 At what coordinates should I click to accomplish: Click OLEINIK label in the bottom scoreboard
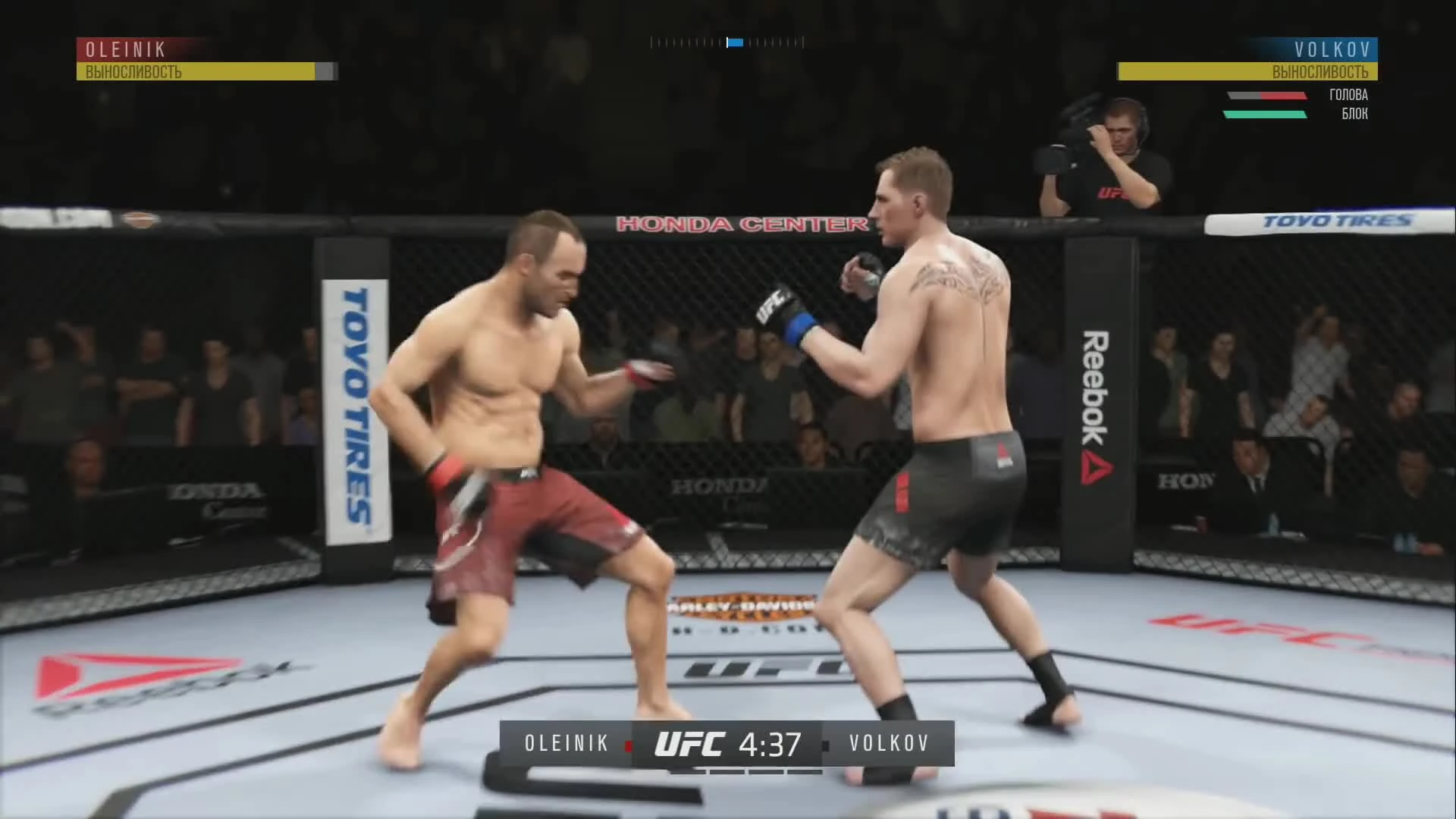(566, 743)
